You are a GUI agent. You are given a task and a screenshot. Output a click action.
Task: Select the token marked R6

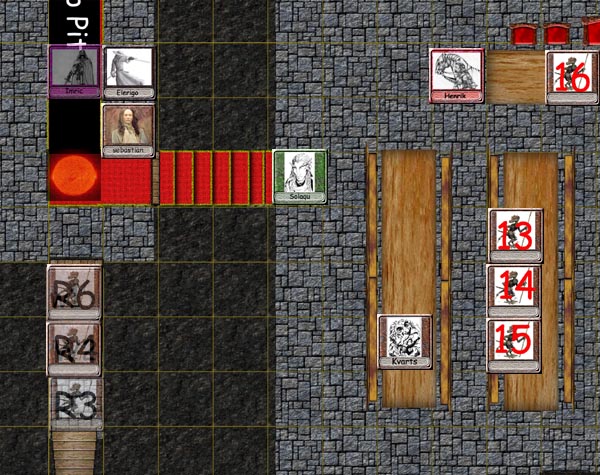click(x=74, y=292)
